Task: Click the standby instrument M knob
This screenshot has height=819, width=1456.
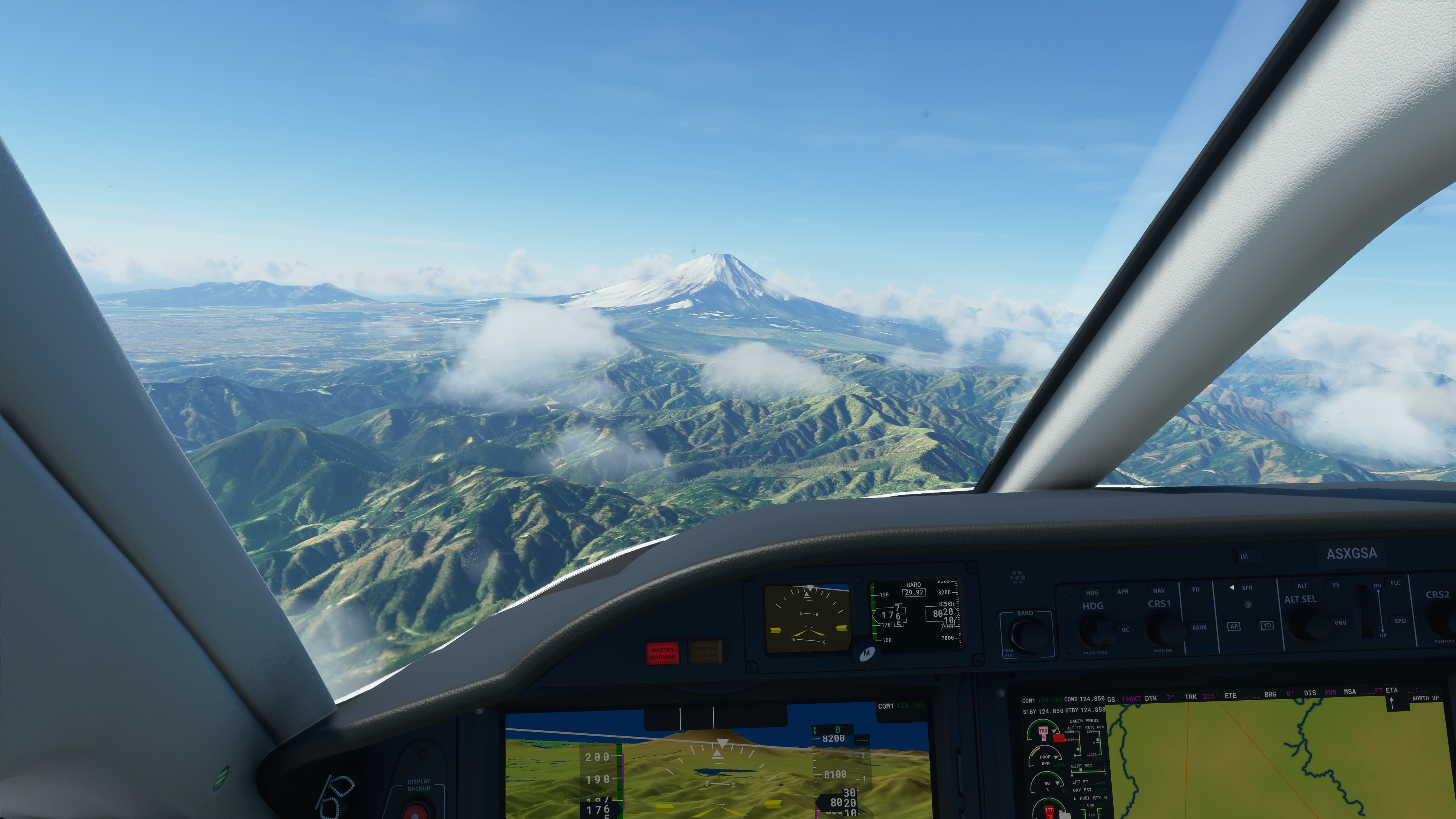Action: pyautogui.click(x=866, y=653)
